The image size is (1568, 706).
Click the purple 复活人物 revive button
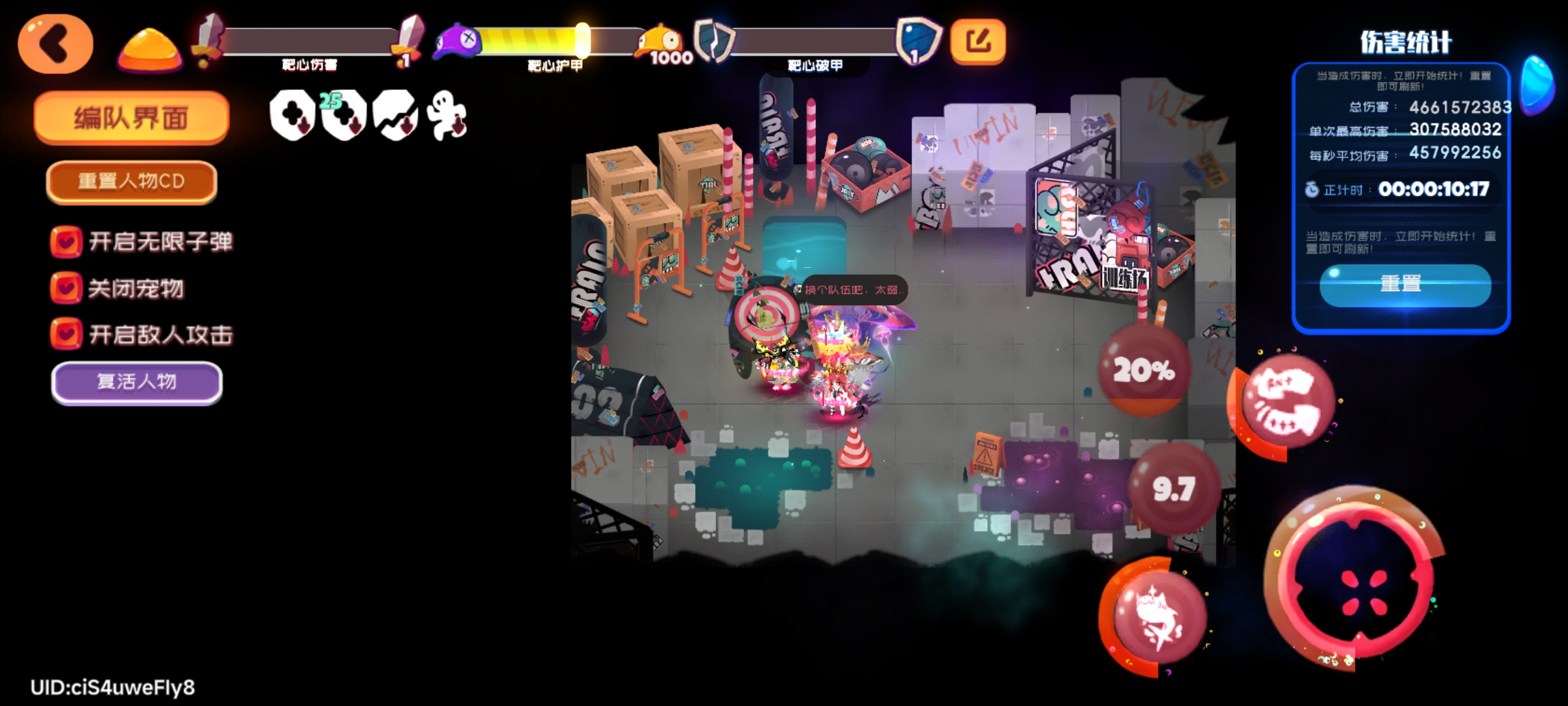click(x=137, y=382)
